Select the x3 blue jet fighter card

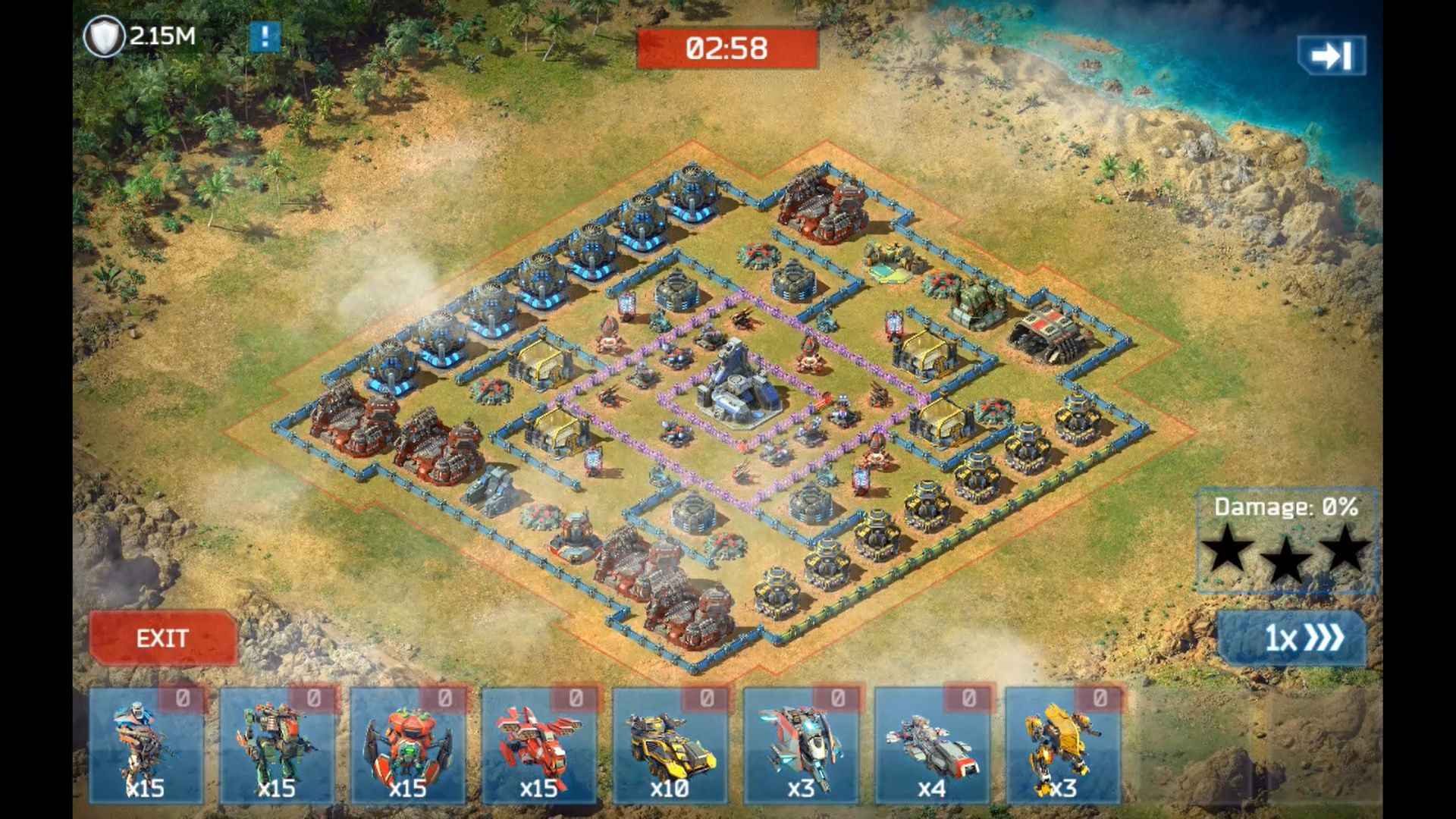tap(801, 745)
